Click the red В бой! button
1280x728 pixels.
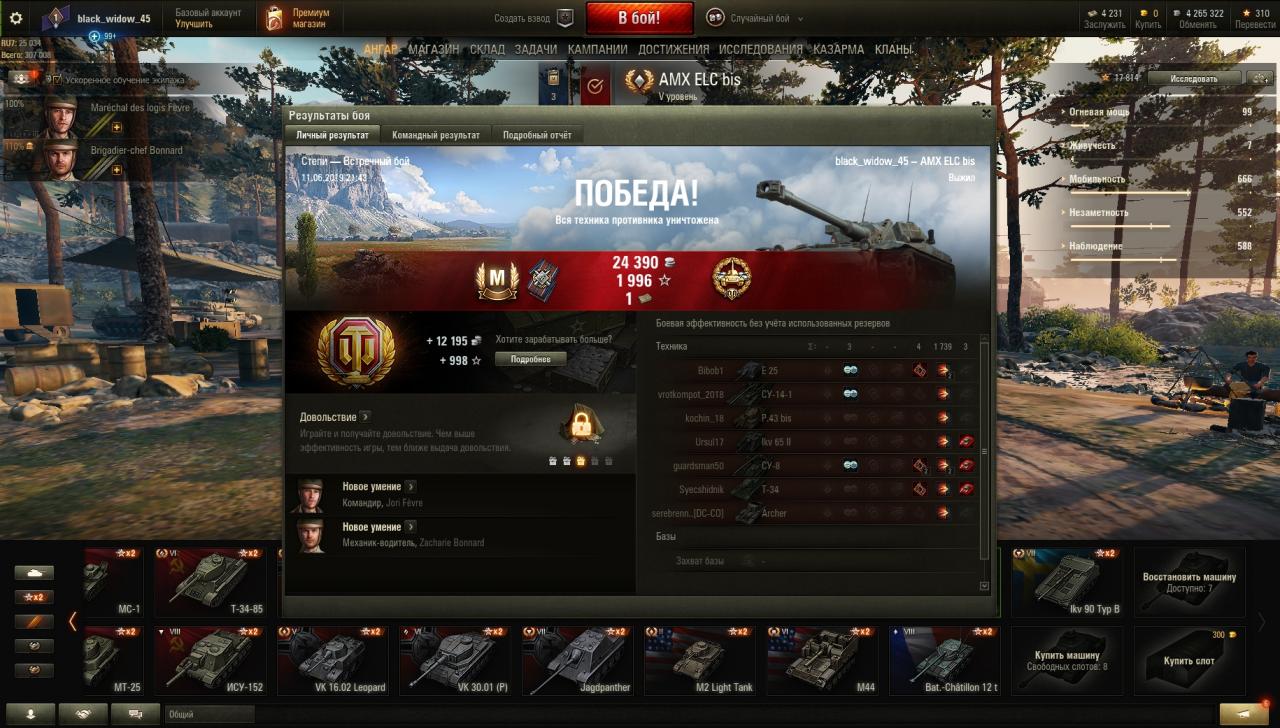(639, 18)
